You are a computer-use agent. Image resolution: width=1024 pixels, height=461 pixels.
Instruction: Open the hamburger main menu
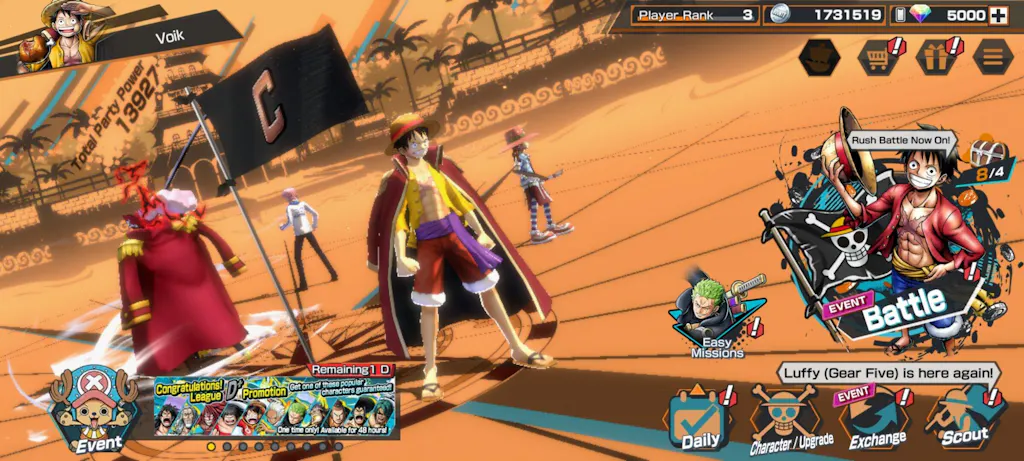click(992, 57)
